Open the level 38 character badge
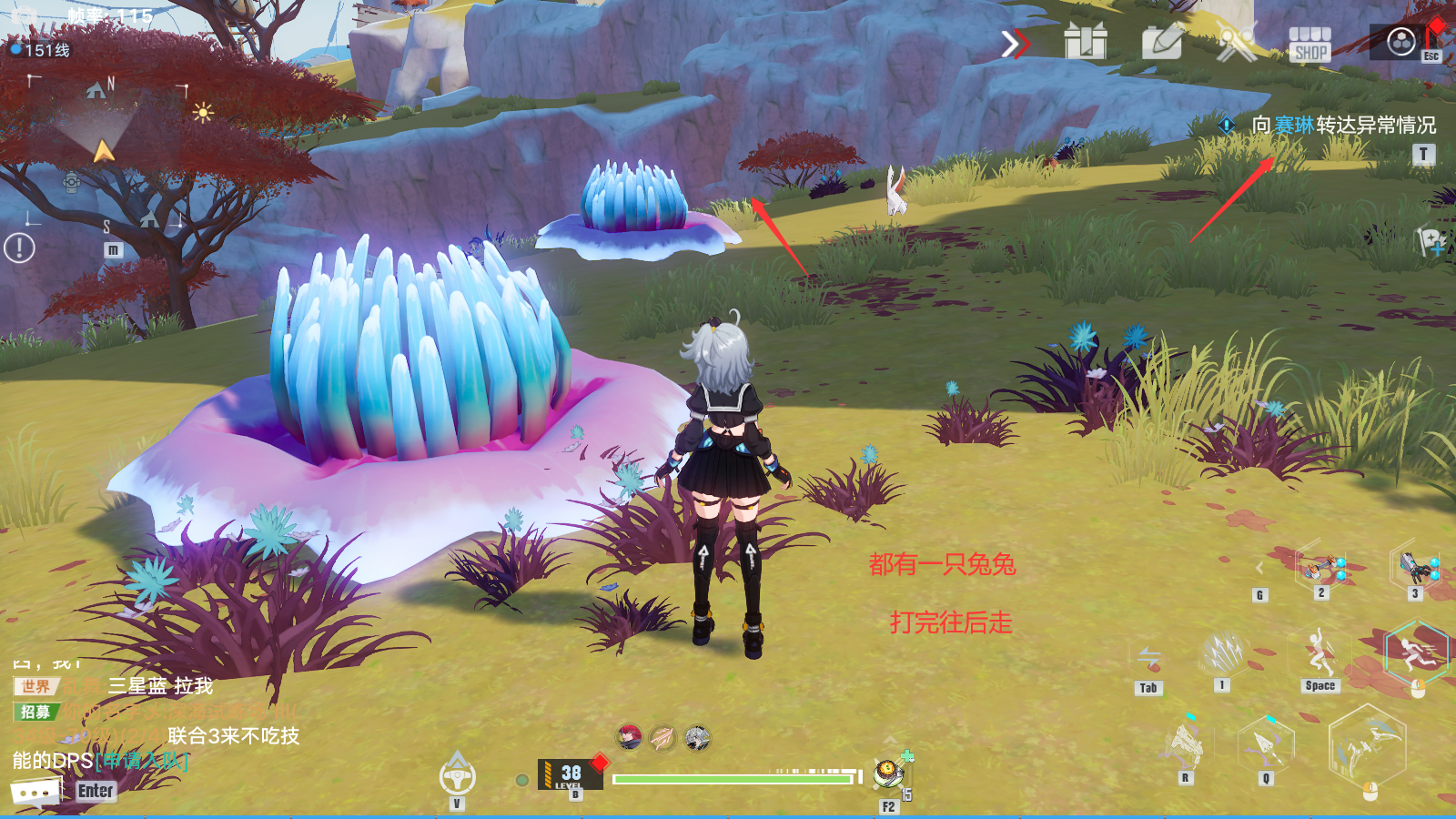Viewport: 1456px width, 819px height. (x=571, y=774)
